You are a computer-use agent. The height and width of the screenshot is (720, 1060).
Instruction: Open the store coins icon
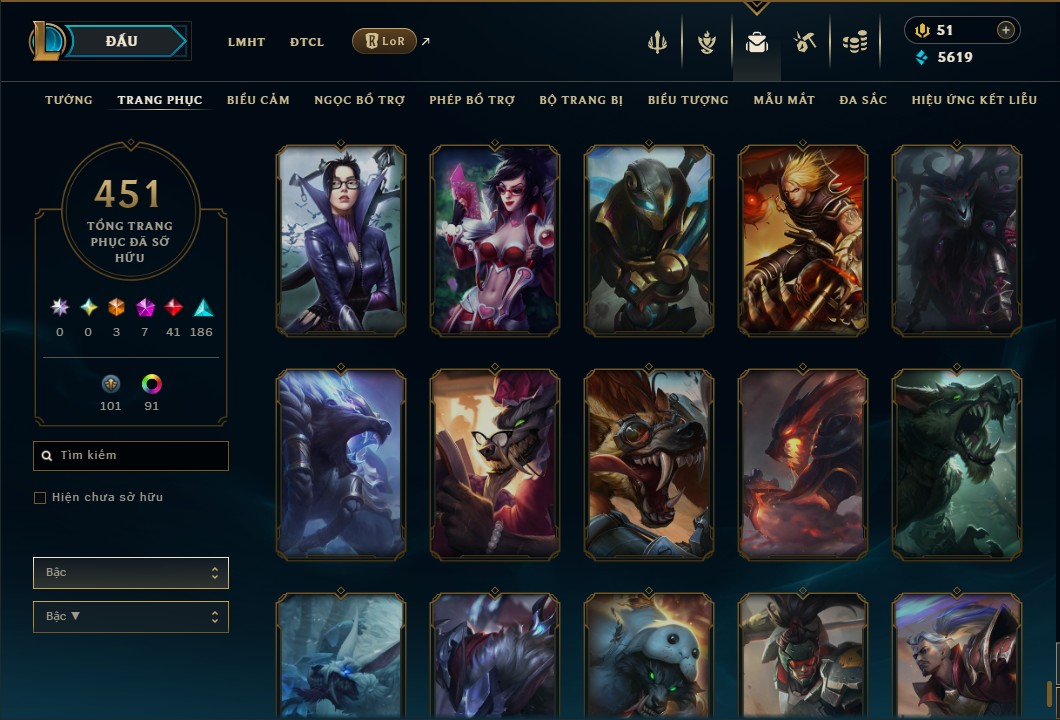[x=854, y=42]
